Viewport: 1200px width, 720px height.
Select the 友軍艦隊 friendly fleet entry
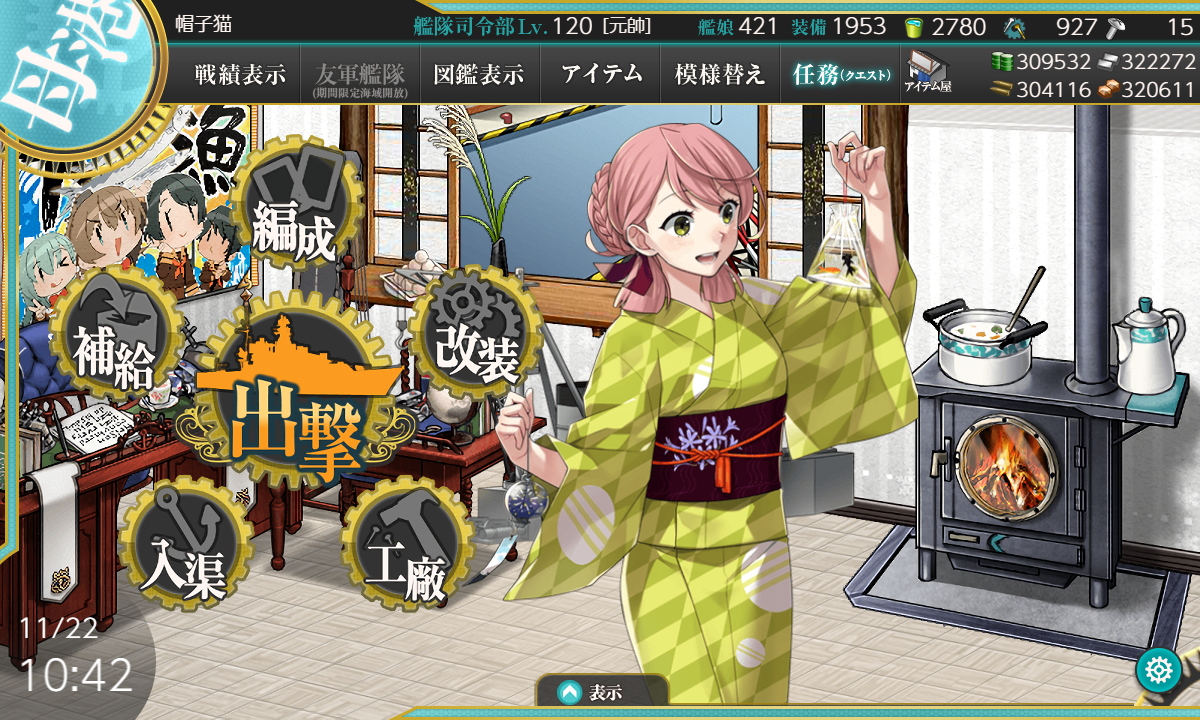click(x=359, y=74)
